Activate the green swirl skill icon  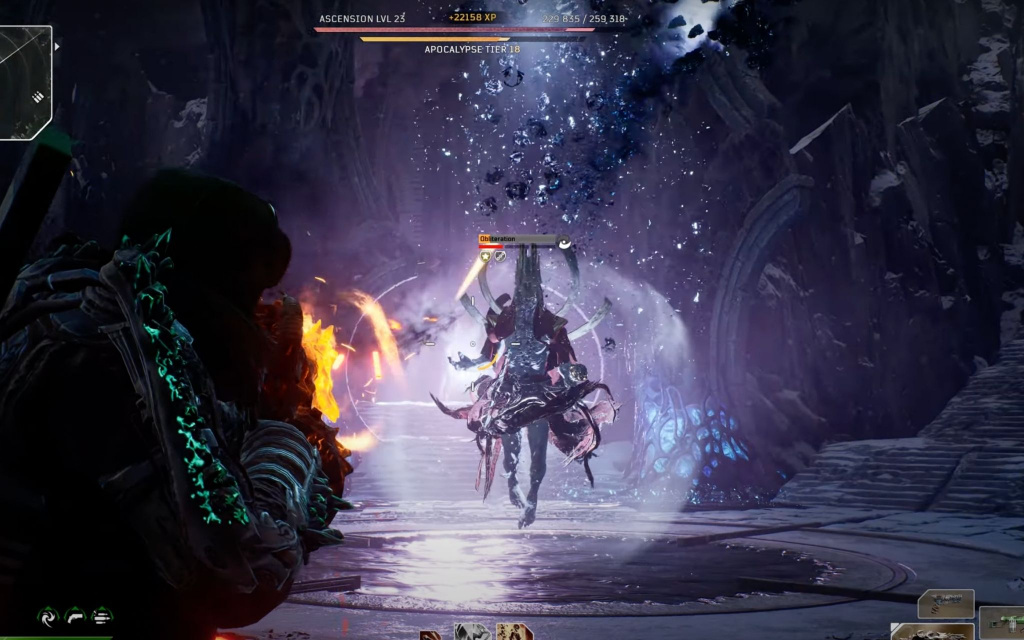click(x=48, y=617)
